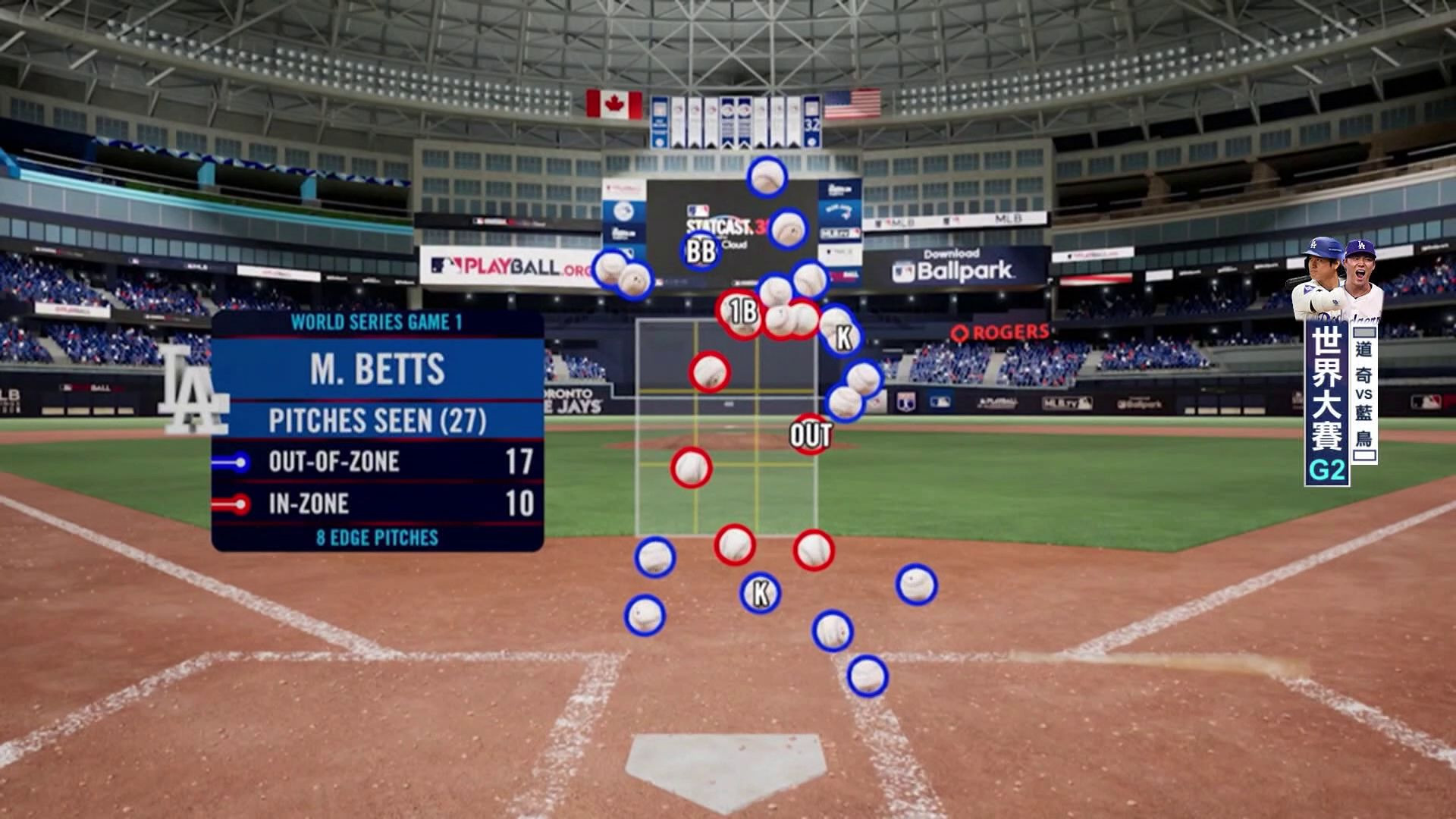Choose the In-Zone legend row
The image size is (1456, 819).
click(x=378, y=504)
